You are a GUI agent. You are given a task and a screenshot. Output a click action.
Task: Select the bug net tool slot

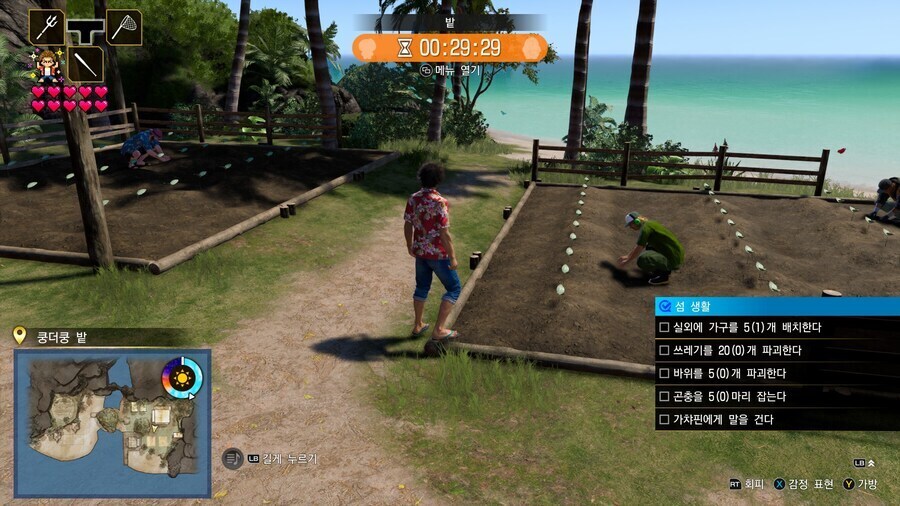(124, 27)
